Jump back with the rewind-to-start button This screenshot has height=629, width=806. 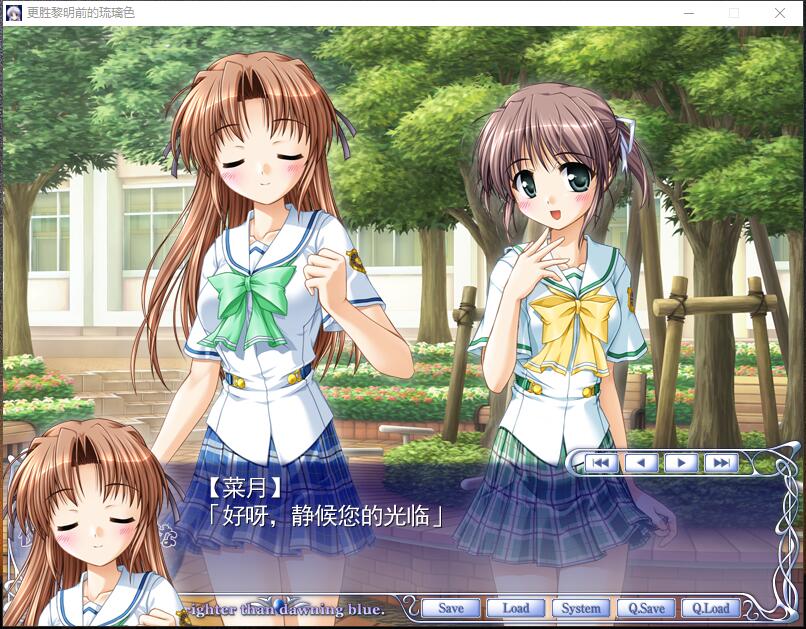[600, 463]
